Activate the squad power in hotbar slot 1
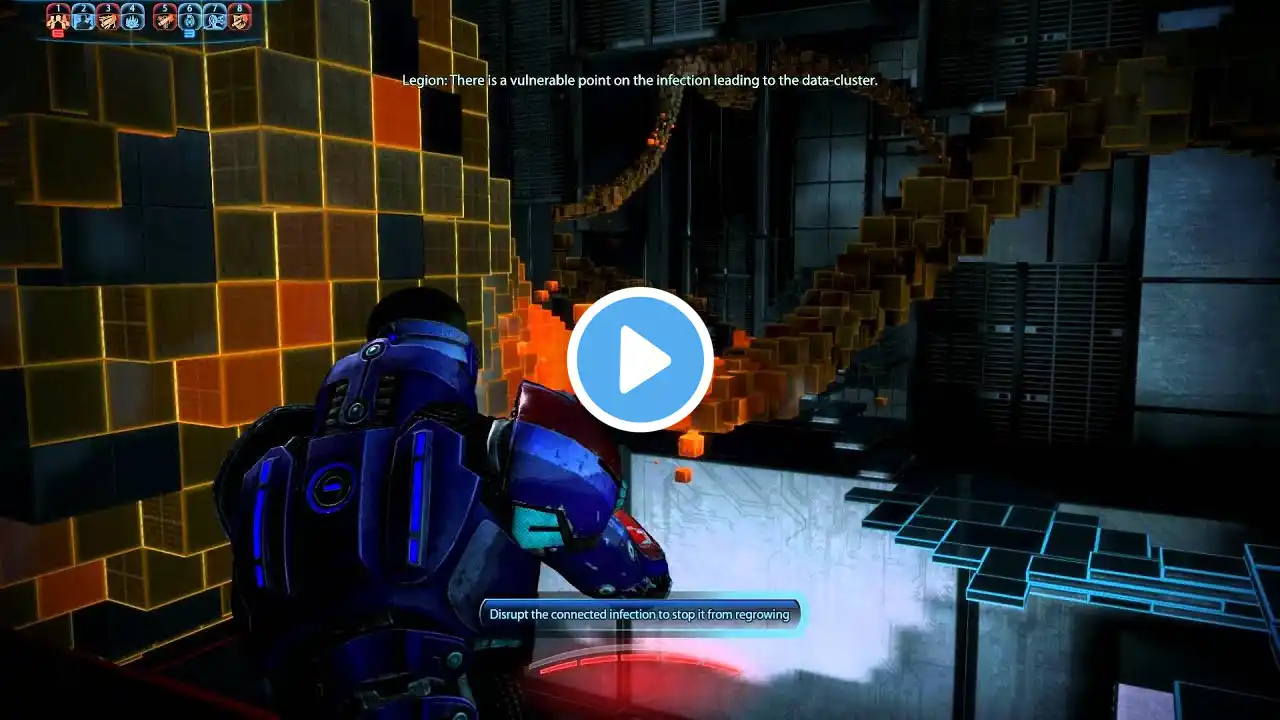 (x=58, y=19)
